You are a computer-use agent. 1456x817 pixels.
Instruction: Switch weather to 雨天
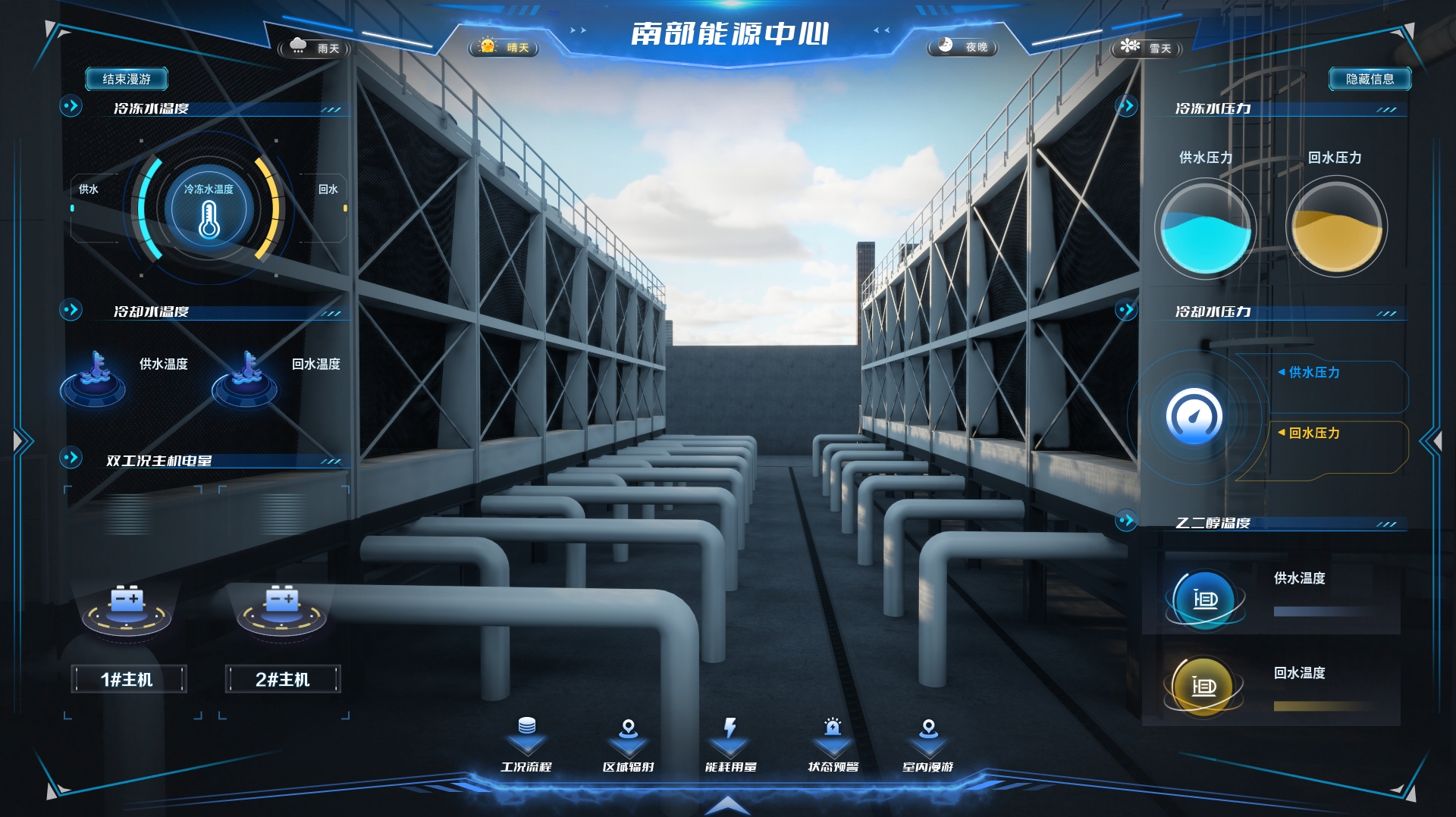[x=315, y=48]
